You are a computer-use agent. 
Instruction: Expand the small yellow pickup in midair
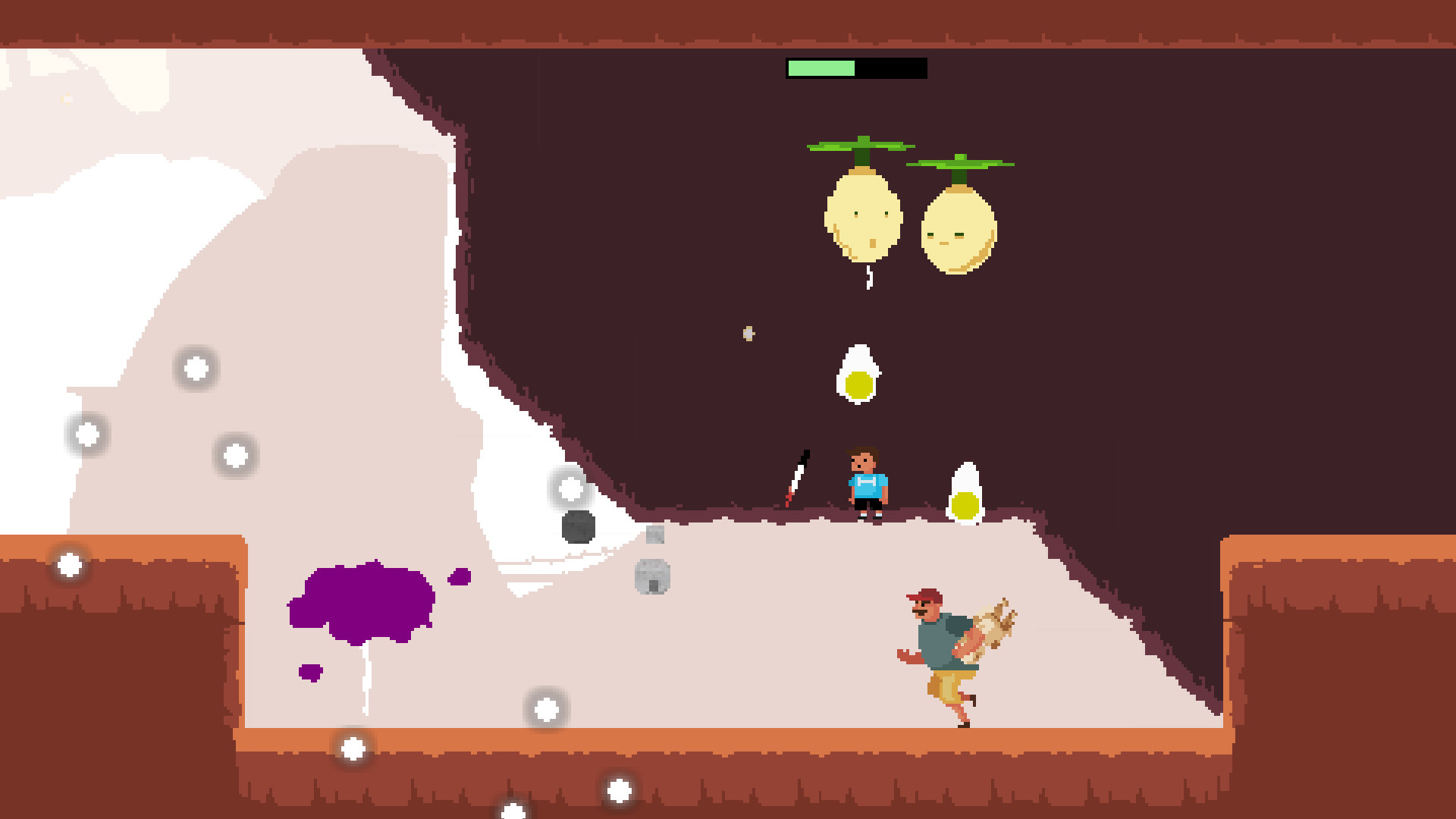tap(749, 332)
